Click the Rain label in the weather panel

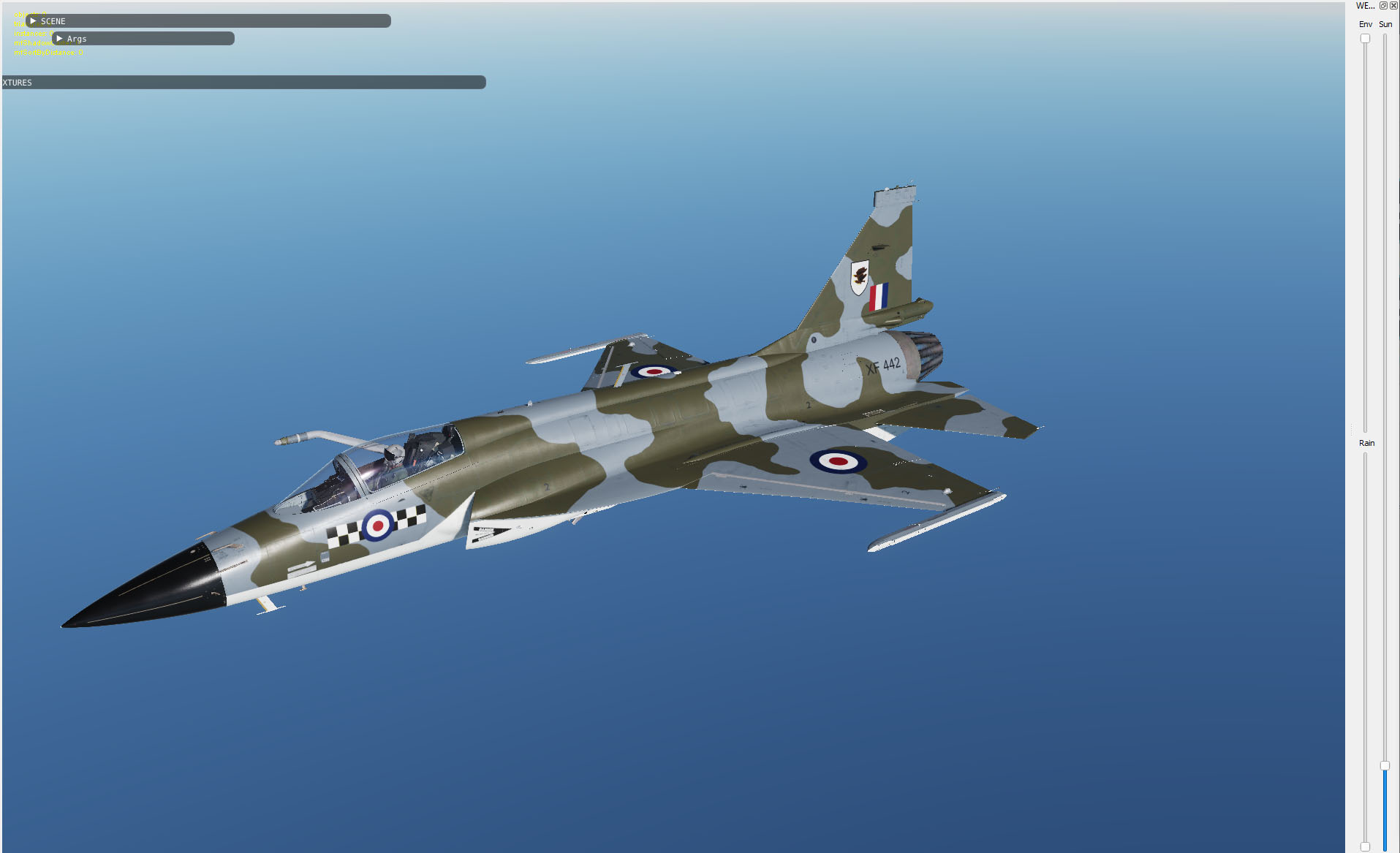pos(1366,443)
